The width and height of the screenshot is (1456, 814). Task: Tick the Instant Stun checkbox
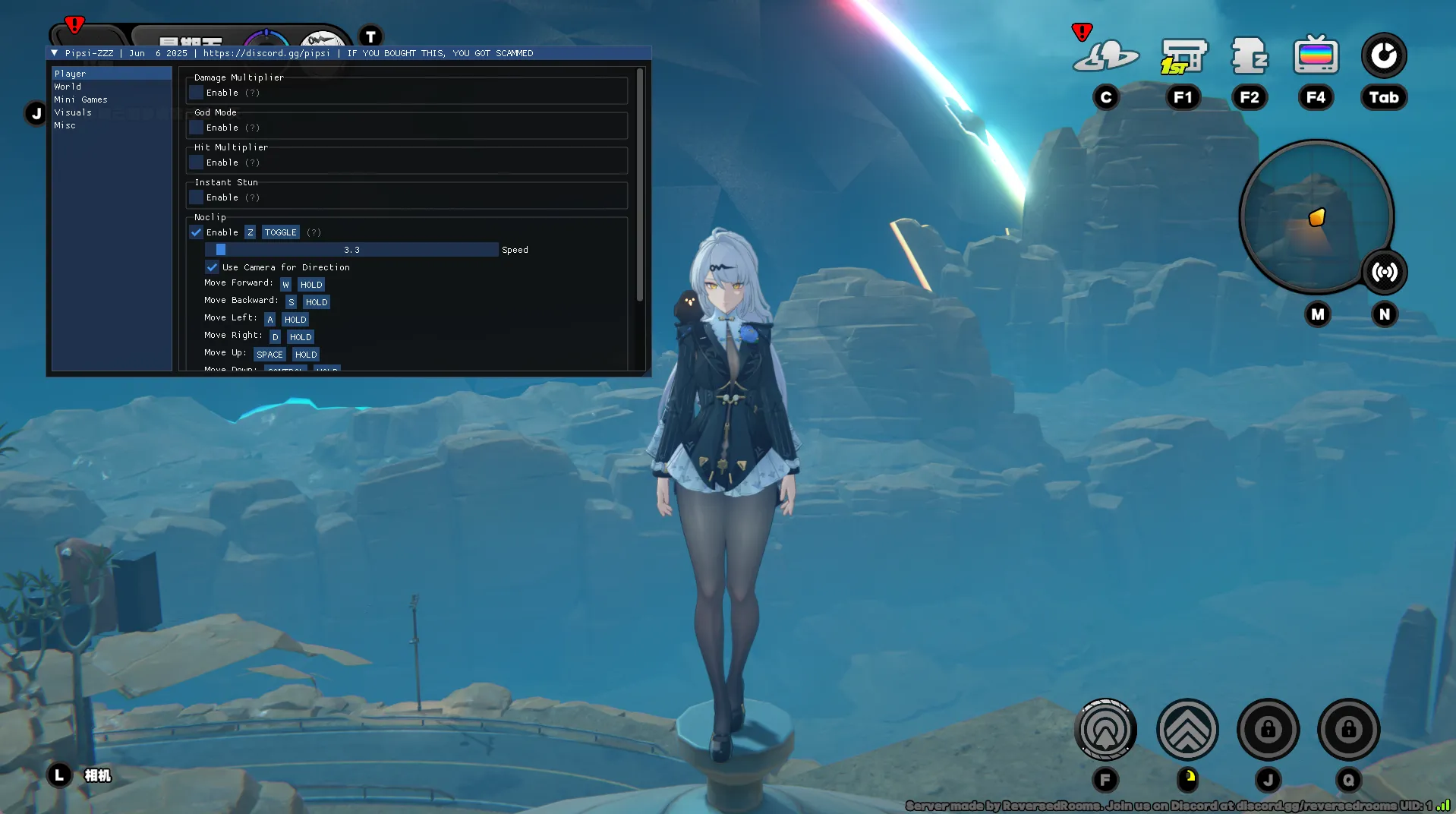pyautogui.click(x=197, y=197)
